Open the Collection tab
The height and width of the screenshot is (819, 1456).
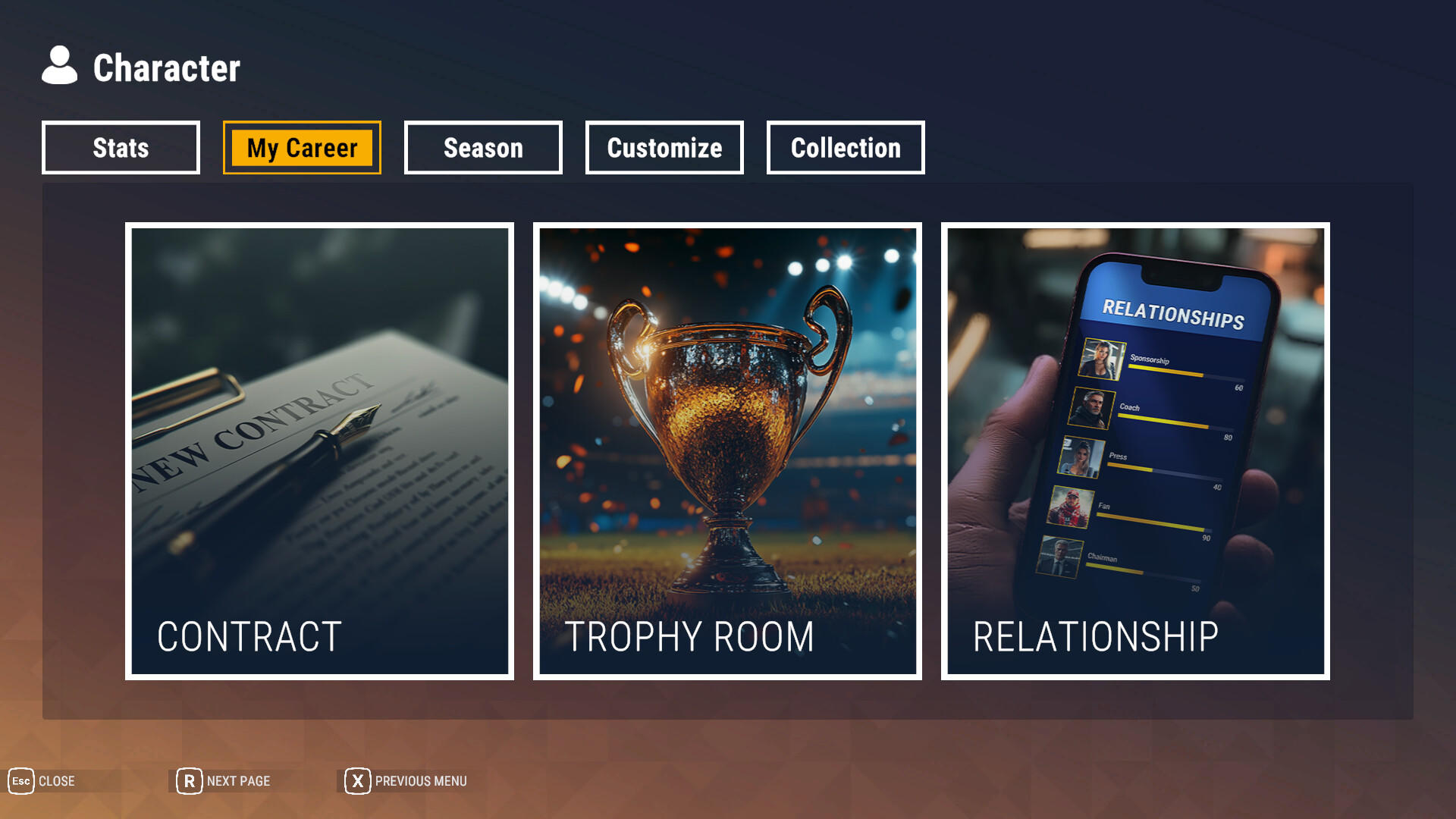point(845,148)
